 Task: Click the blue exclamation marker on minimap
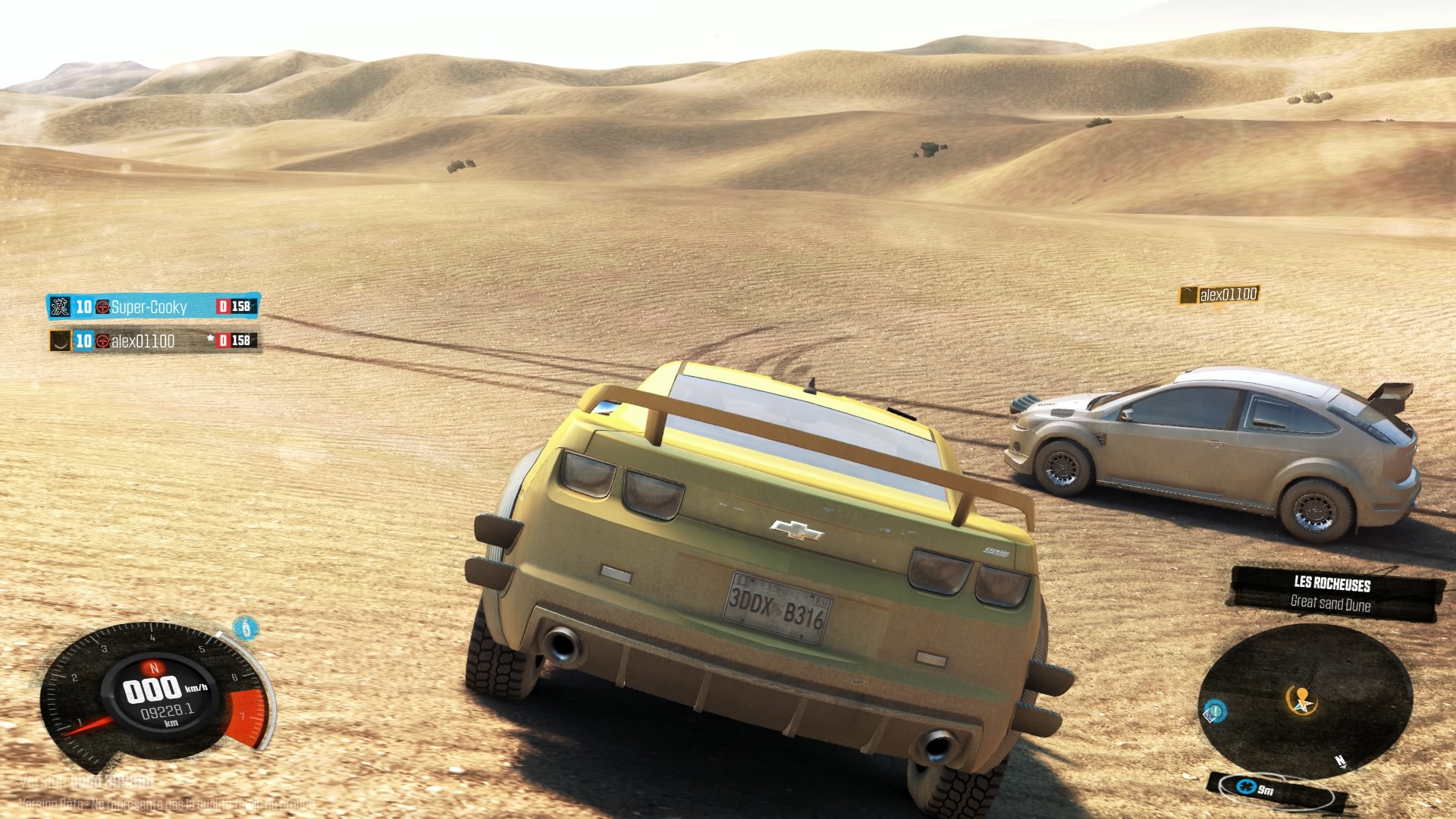pos(1214,711)
